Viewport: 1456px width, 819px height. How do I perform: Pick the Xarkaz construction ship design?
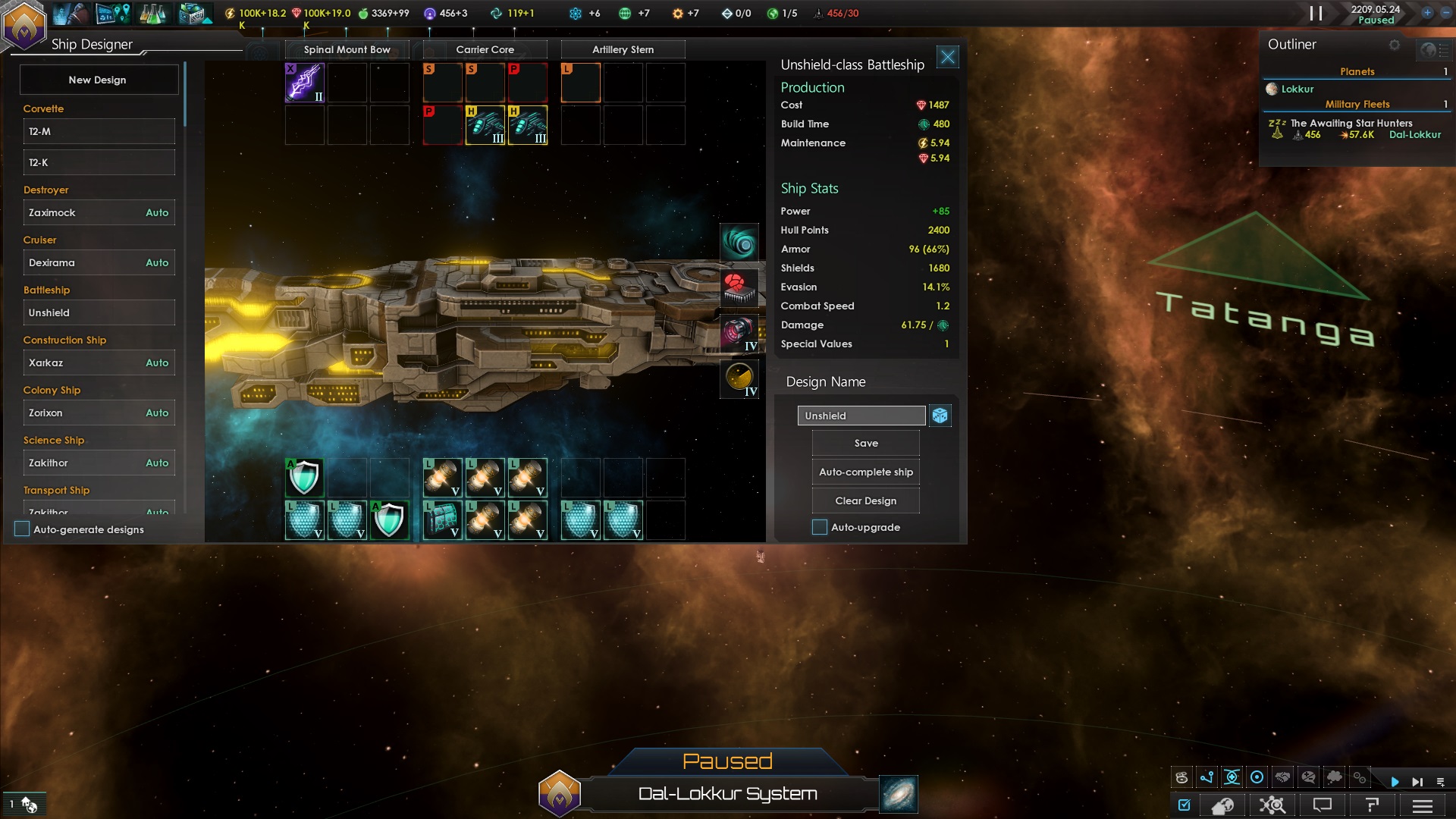(99, 362)
